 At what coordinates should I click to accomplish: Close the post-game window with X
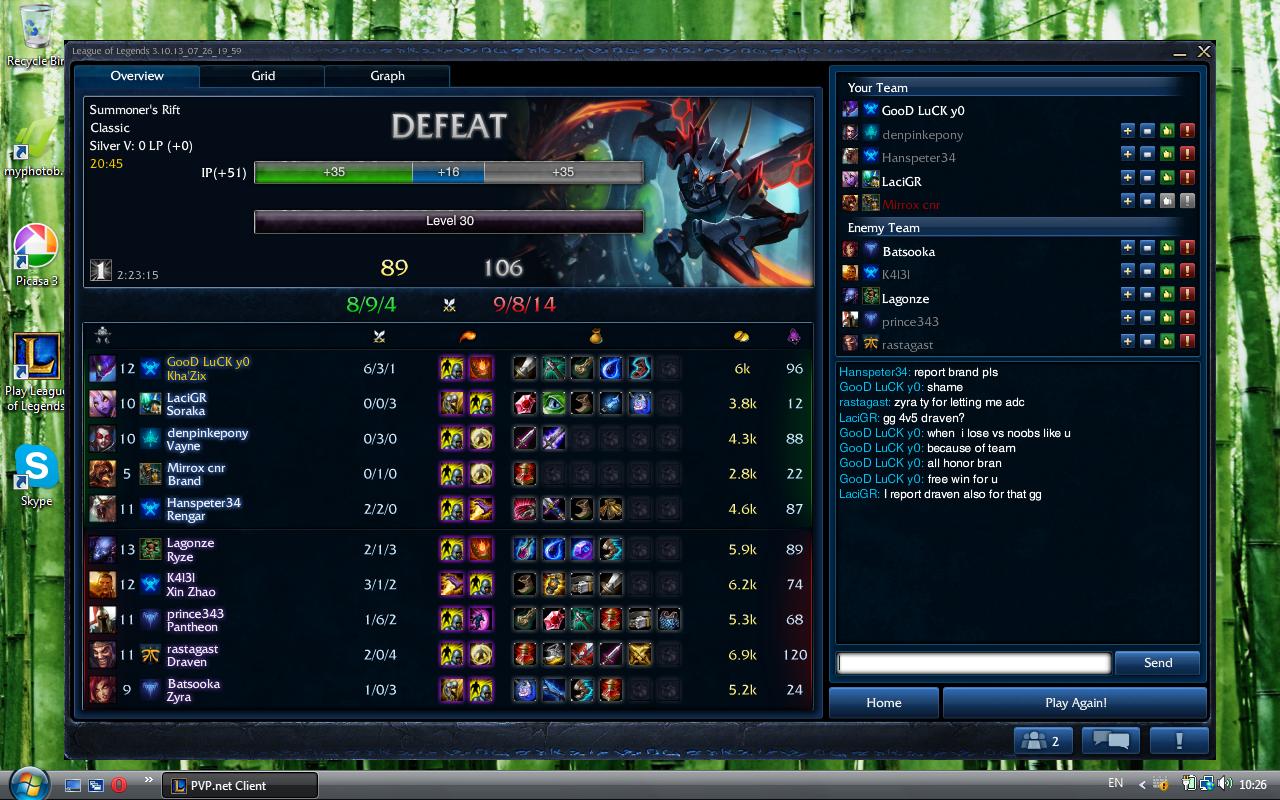1204,51
